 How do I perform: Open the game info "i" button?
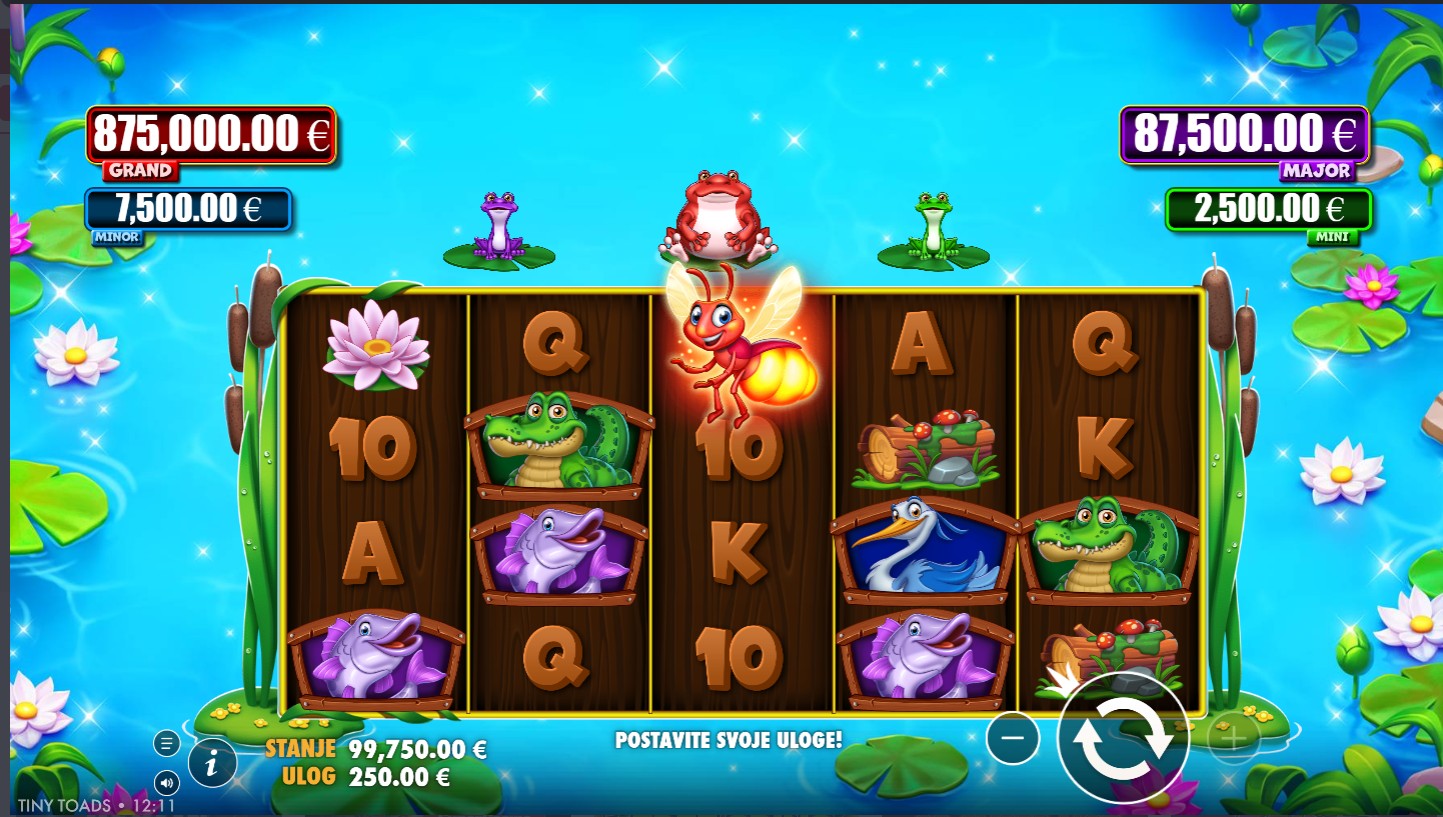[x=212, y=764]
